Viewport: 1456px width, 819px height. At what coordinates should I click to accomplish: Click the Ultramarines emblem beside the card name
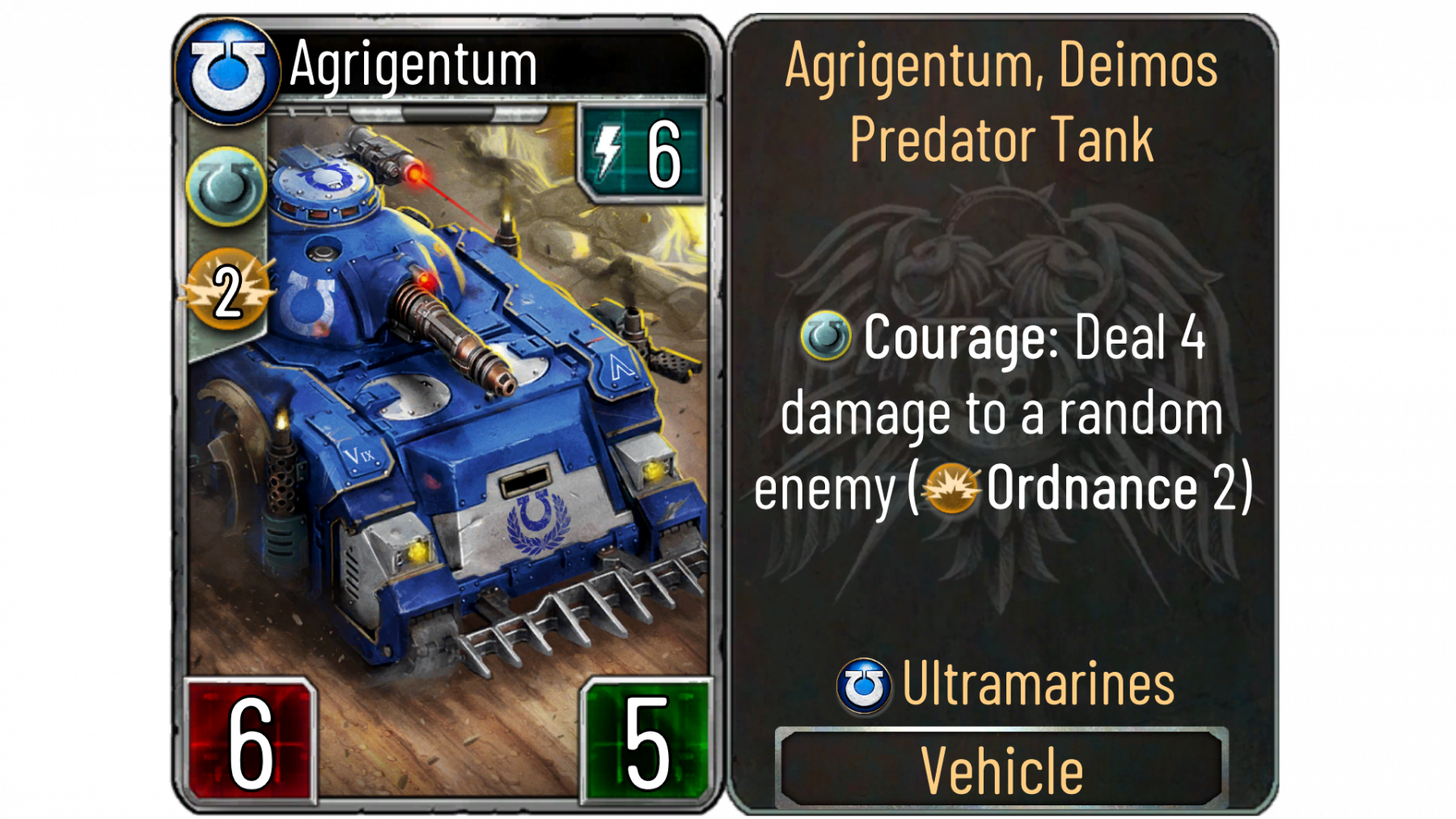tap(228, 71)
